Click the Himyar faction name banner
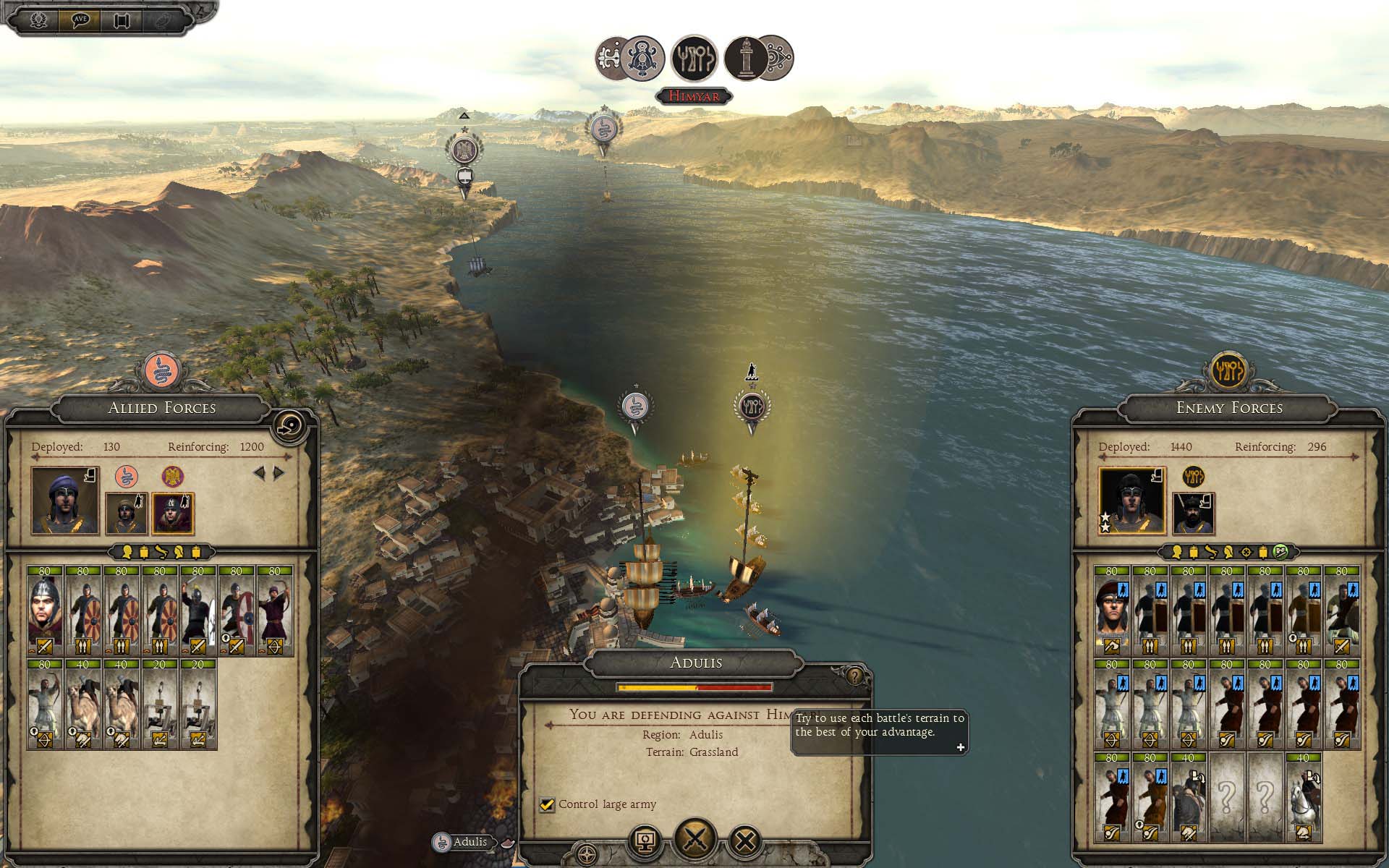The height and width of the screenshot is (868, 1389). click(694, 95)
